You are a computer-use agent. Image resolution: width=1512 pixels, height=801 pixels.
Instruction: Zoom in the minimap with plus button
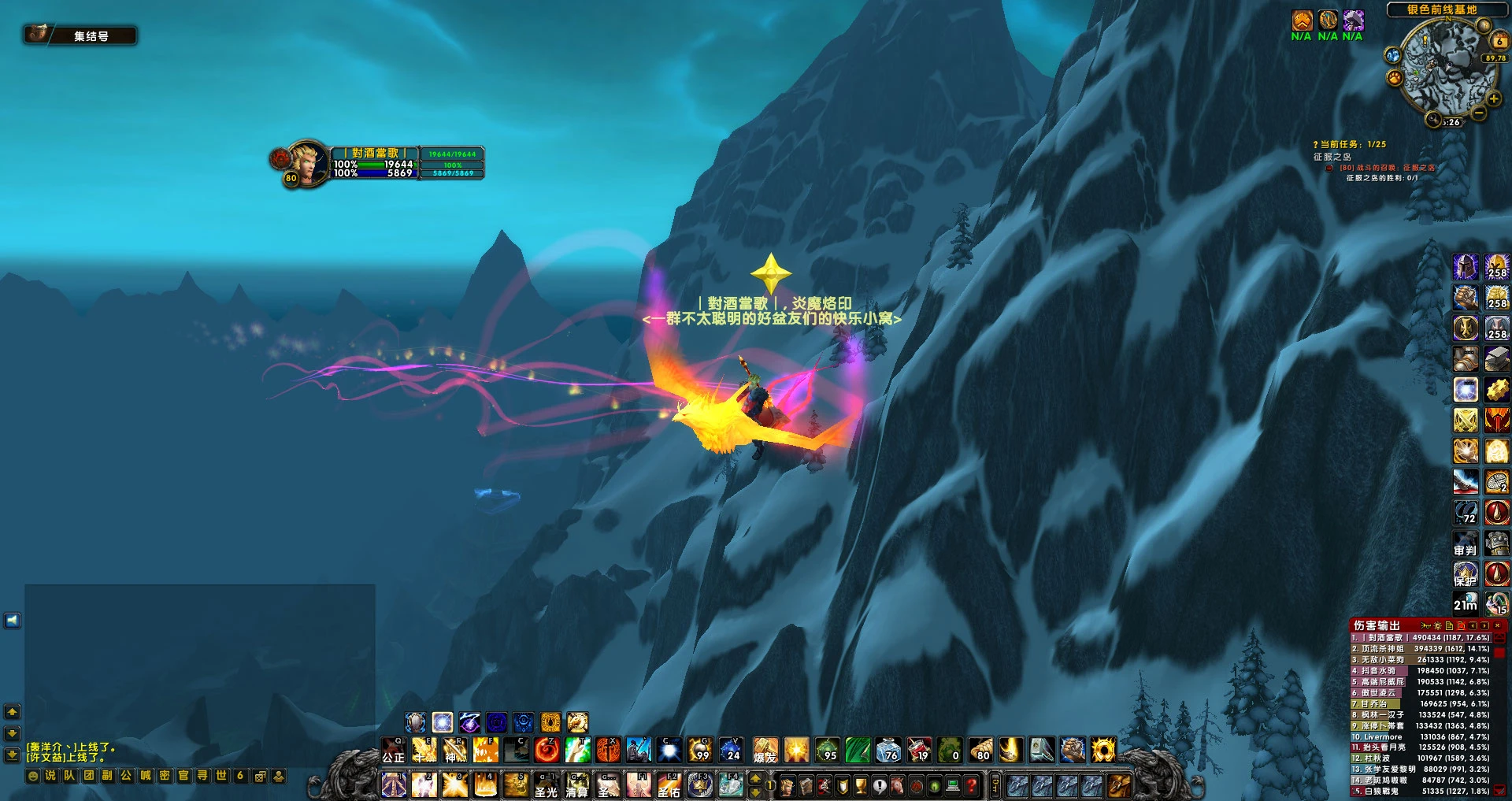coord(1493,99)
